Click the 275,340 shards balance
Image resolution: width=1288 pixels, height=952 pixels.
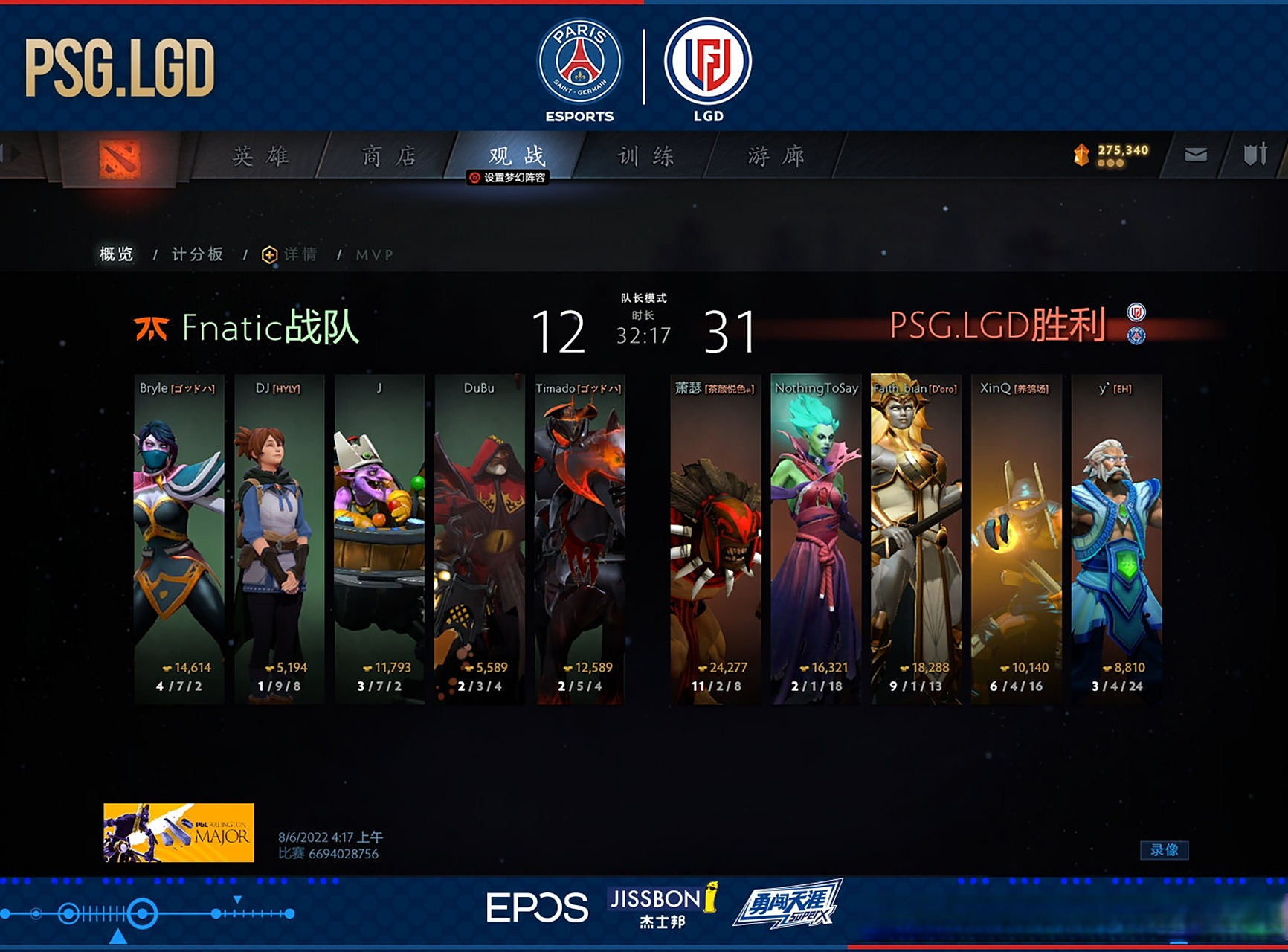click(1112, 154)
